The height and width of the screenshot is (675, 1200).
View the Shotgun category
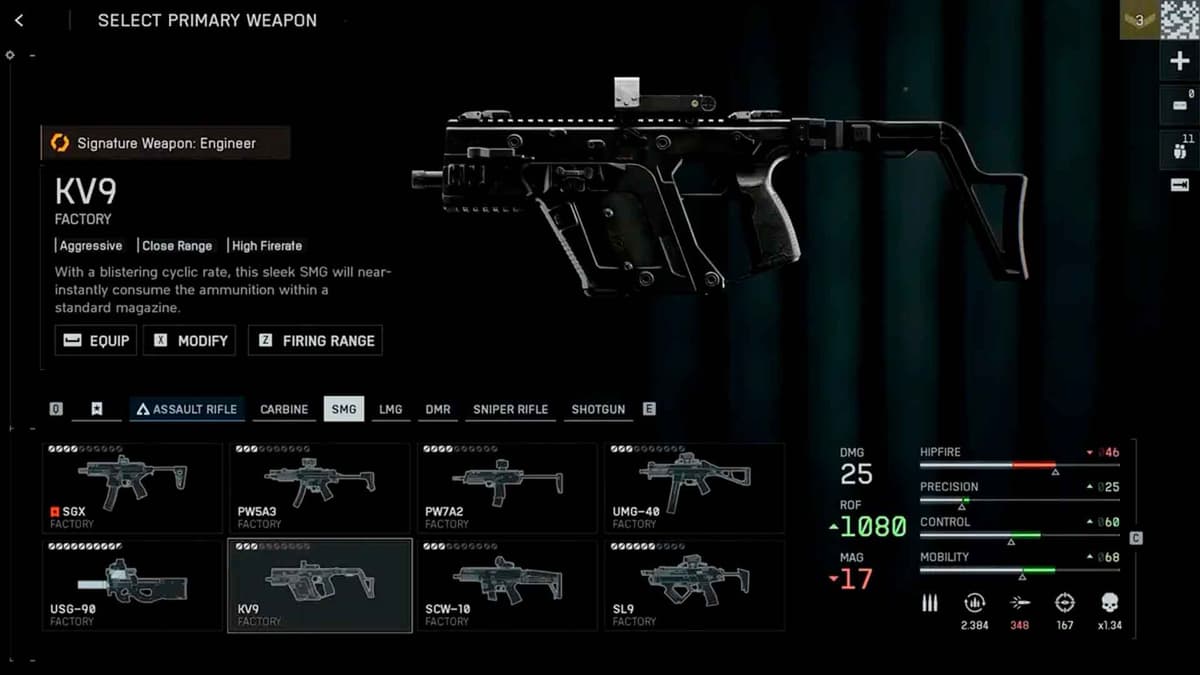[598, 409]
